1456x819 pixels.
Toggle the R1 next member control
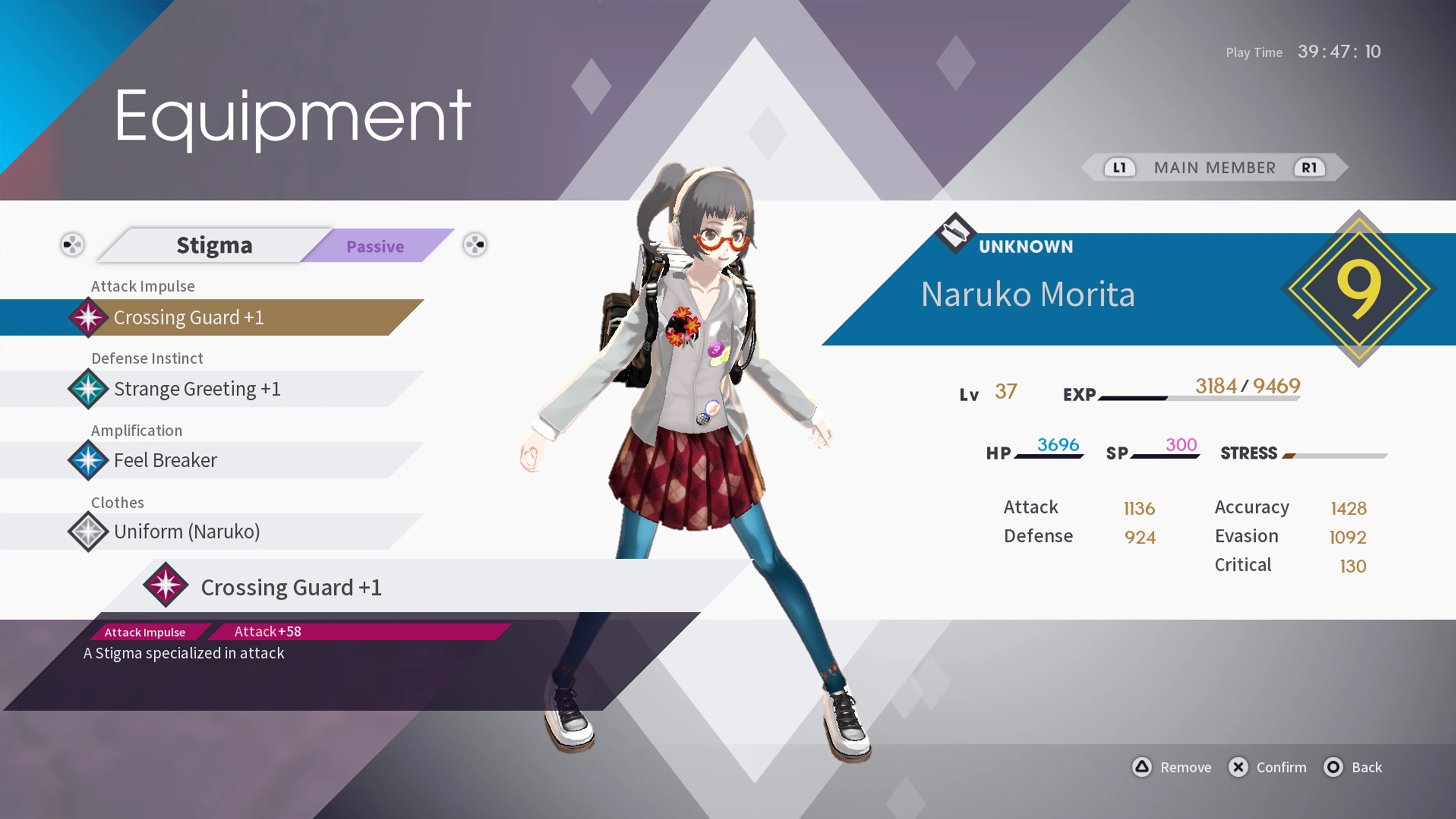1310,167
